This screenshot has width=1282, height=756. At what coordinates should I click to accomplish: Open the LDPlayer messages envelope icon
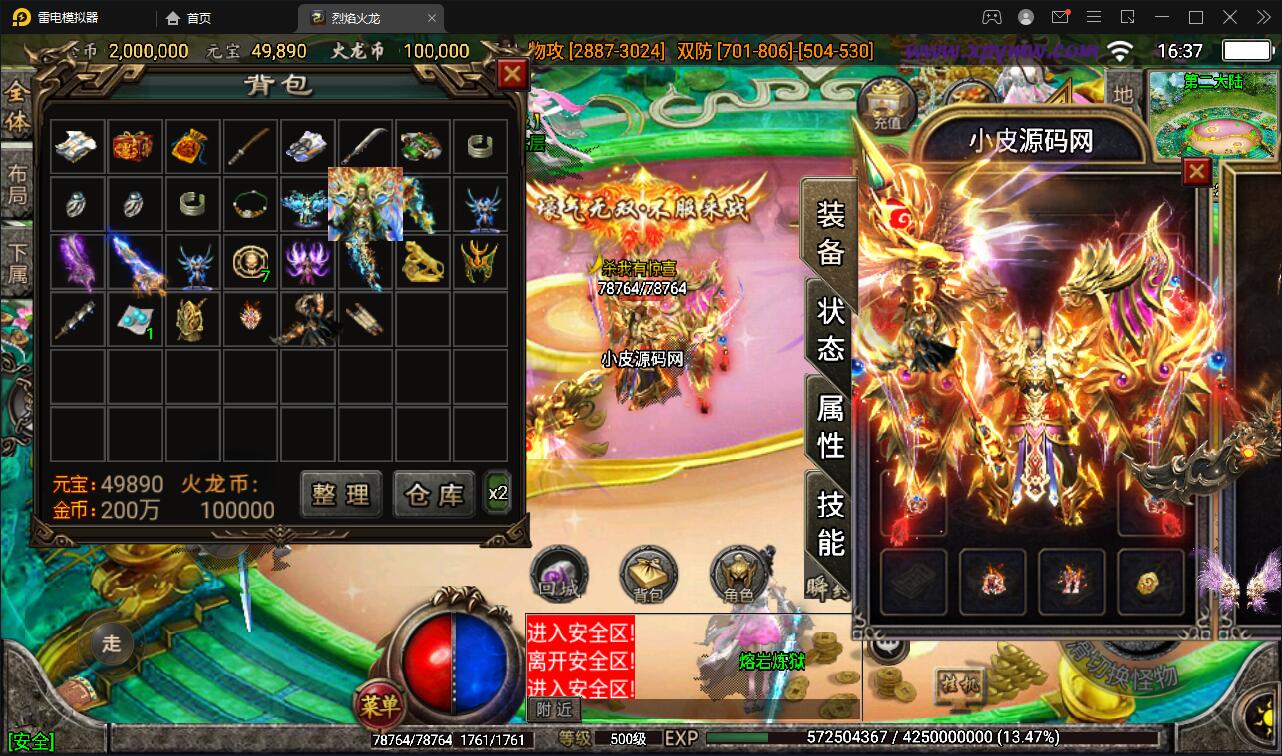point(1061,17)
